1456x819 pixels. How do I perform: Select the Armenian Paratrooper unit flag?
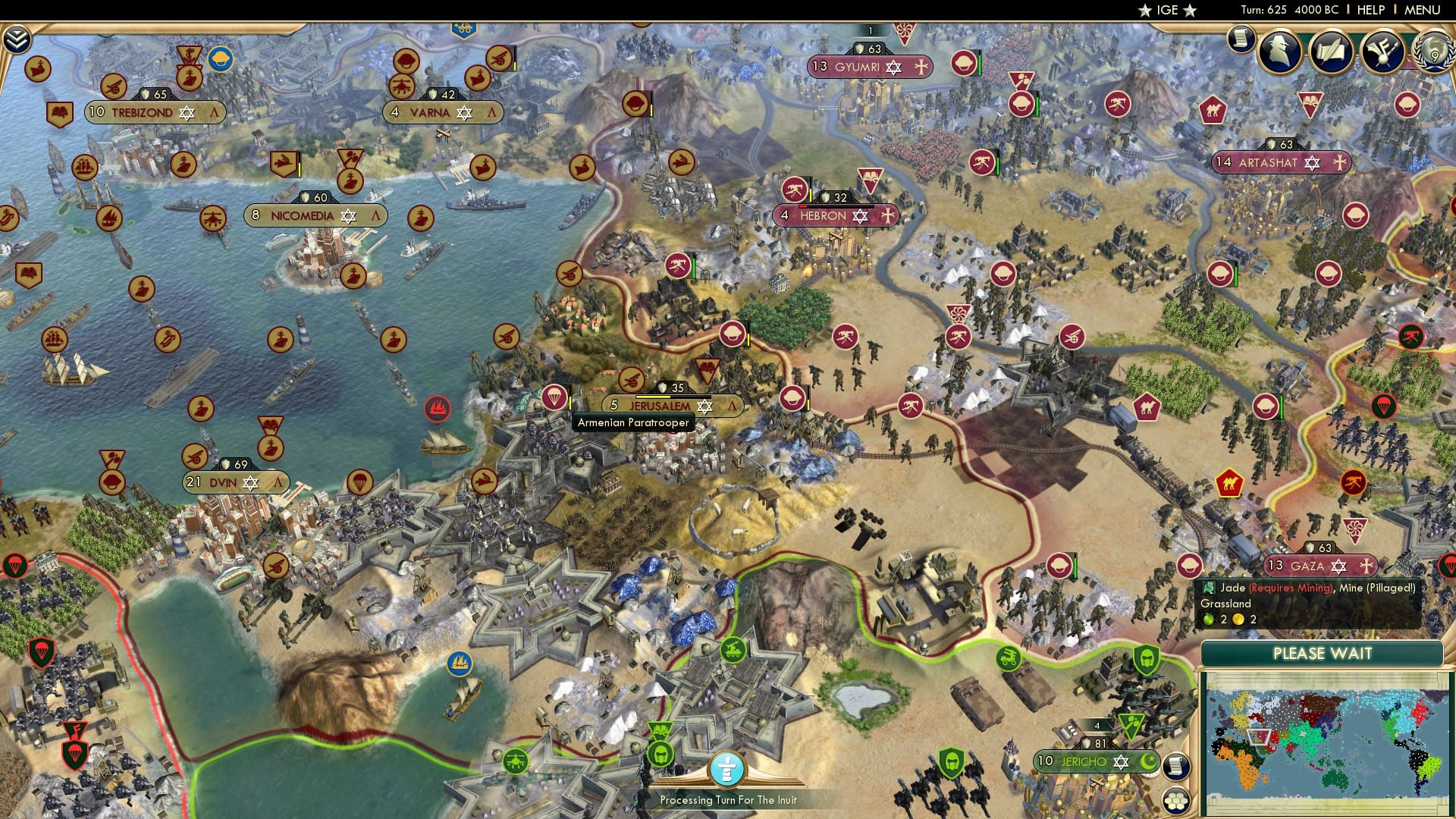(556, 397)
